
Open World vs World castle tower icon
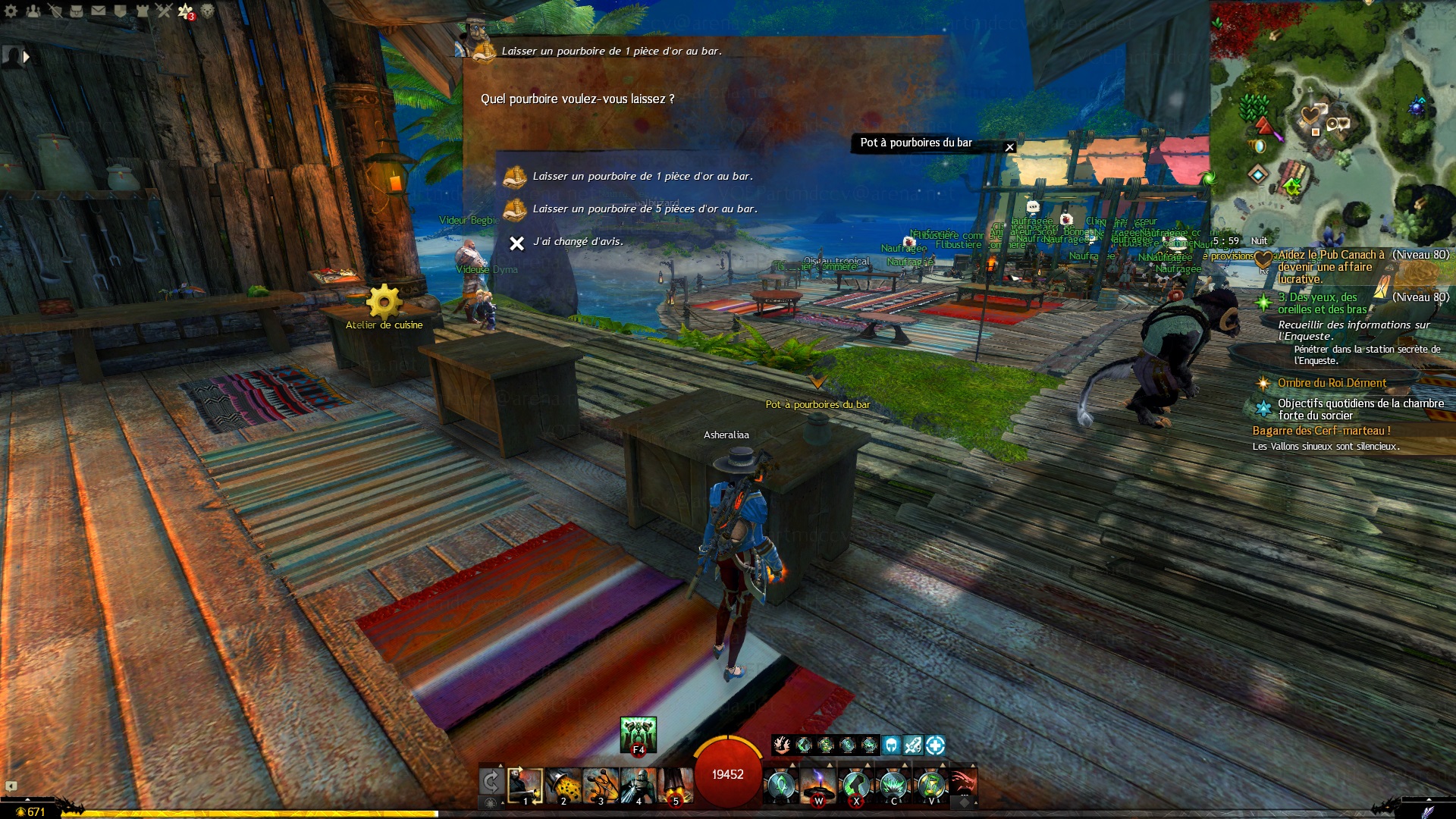coord(143,11)
